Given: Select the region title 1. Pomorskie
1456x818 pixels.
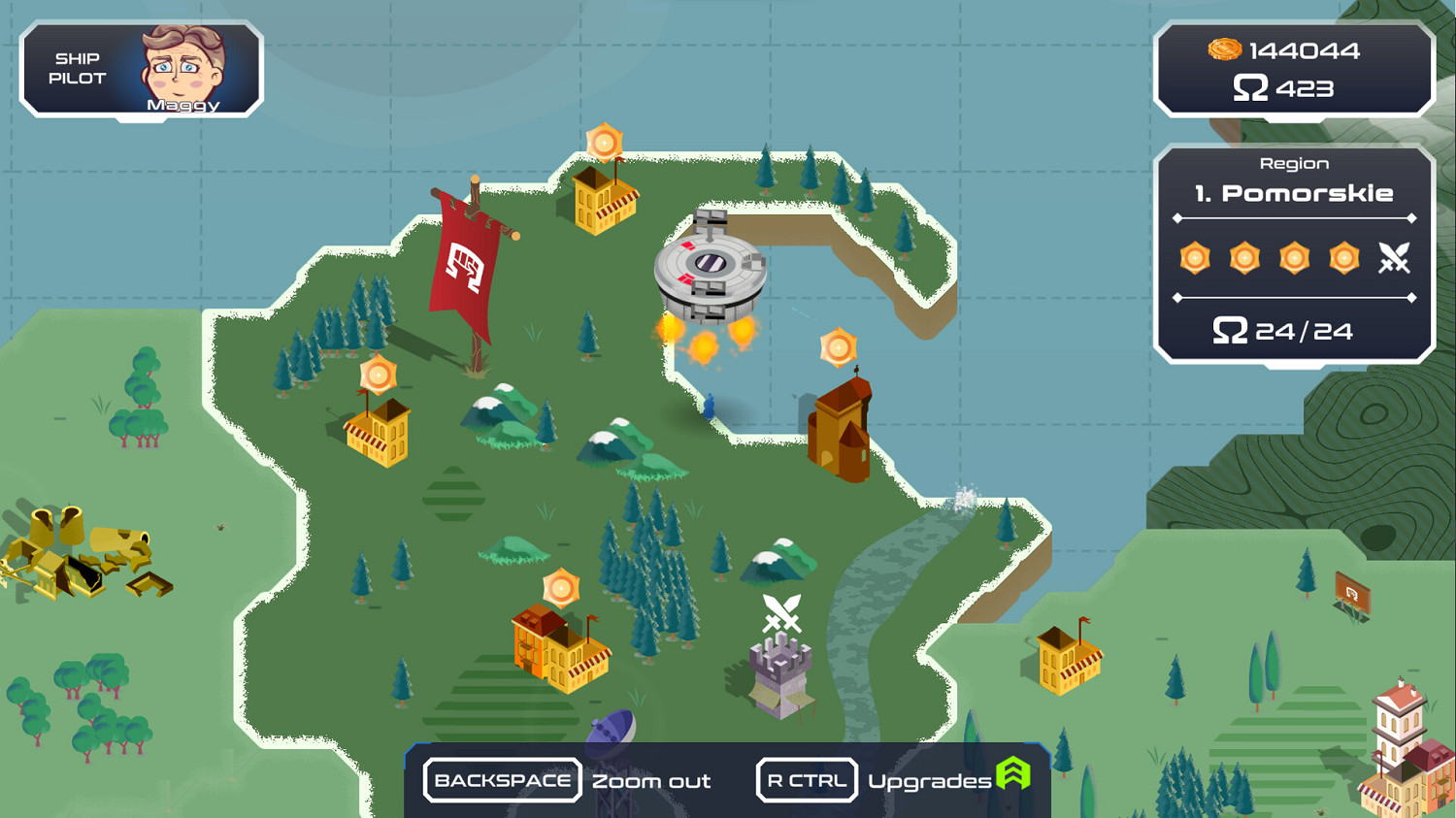Looking at the screenshot, I should pos(1295,193).
